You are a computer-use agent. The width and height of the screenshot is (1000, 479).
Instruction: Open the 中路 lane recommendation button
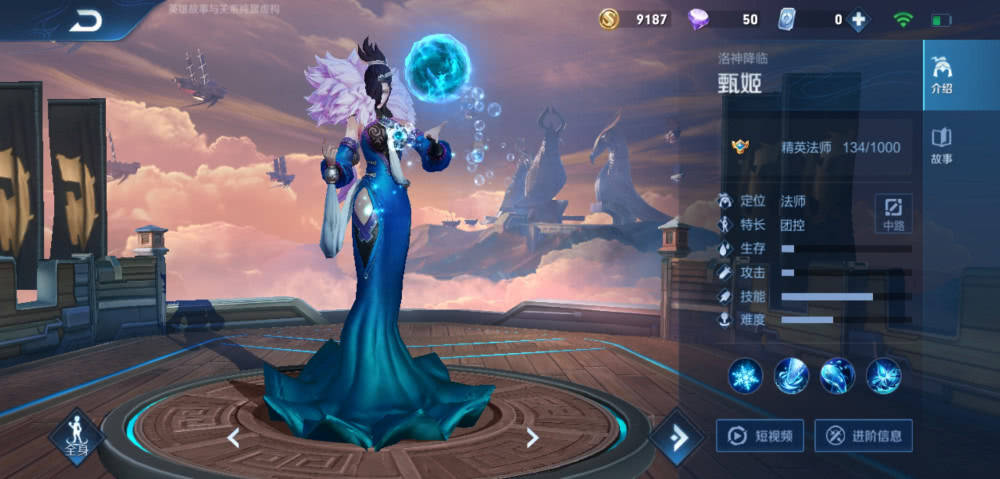click(893, 213)
